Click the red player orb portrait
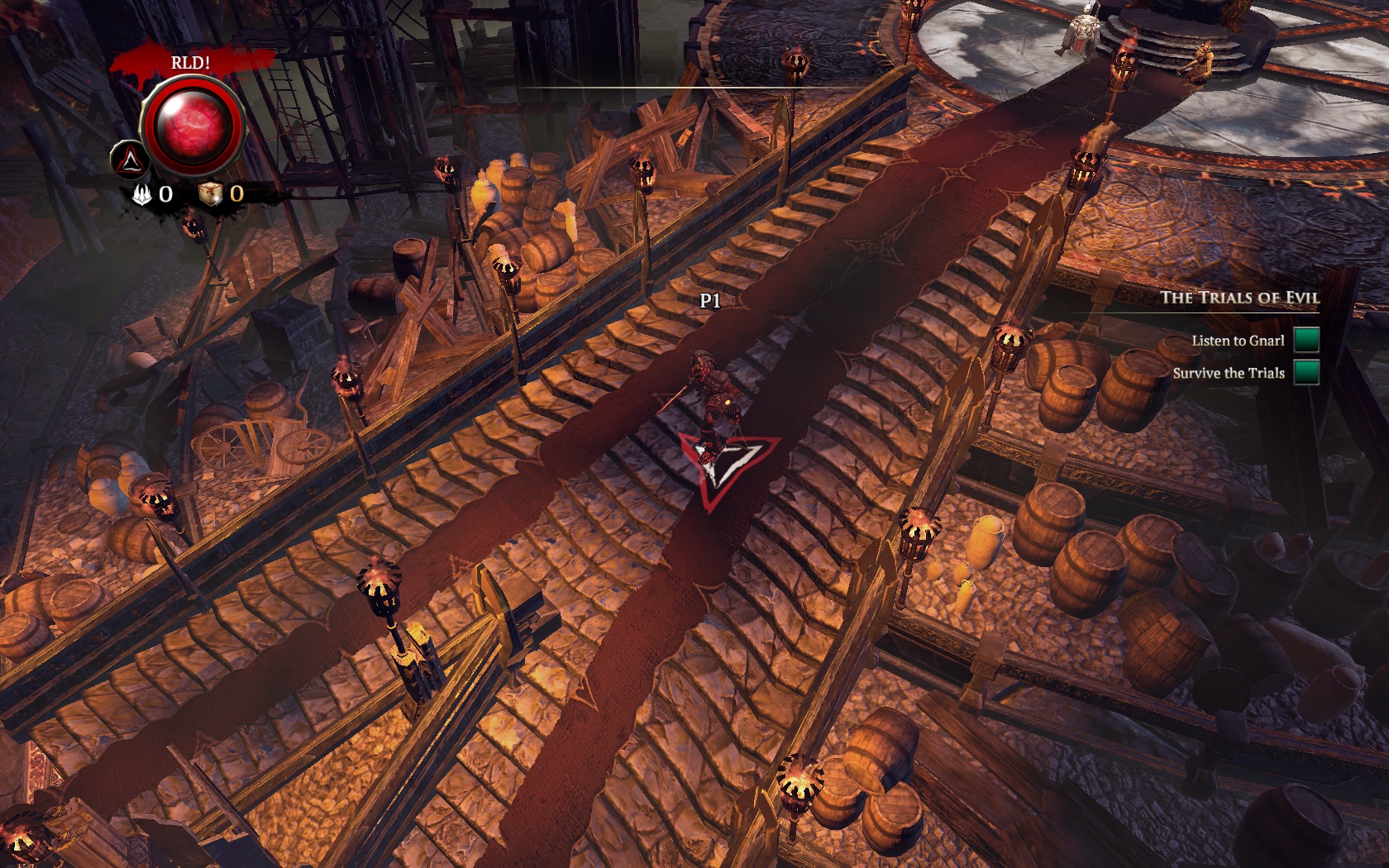1389x868 pixels. click(x=193, y=126)
